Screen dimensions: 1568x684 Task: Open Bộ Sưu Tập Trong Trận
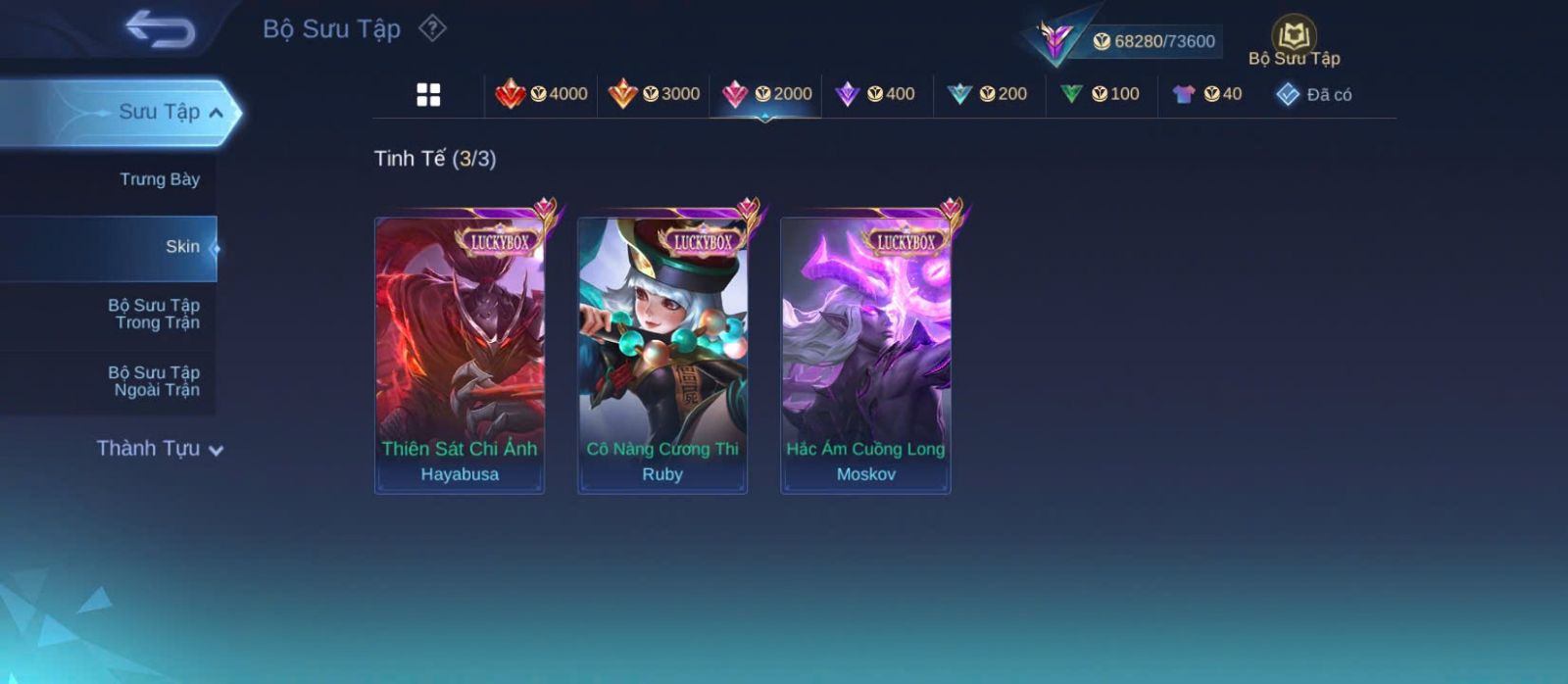click(154, 314)
